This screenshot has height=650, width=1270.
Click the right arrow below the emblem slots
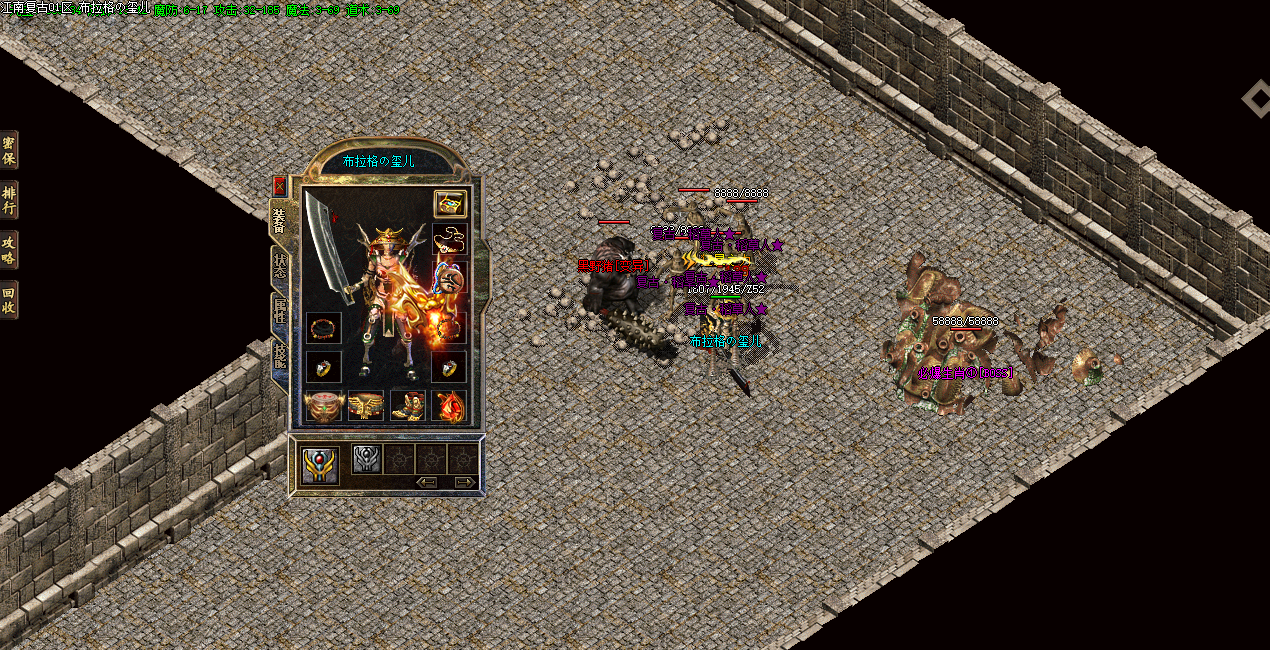(x=465, y=482)
